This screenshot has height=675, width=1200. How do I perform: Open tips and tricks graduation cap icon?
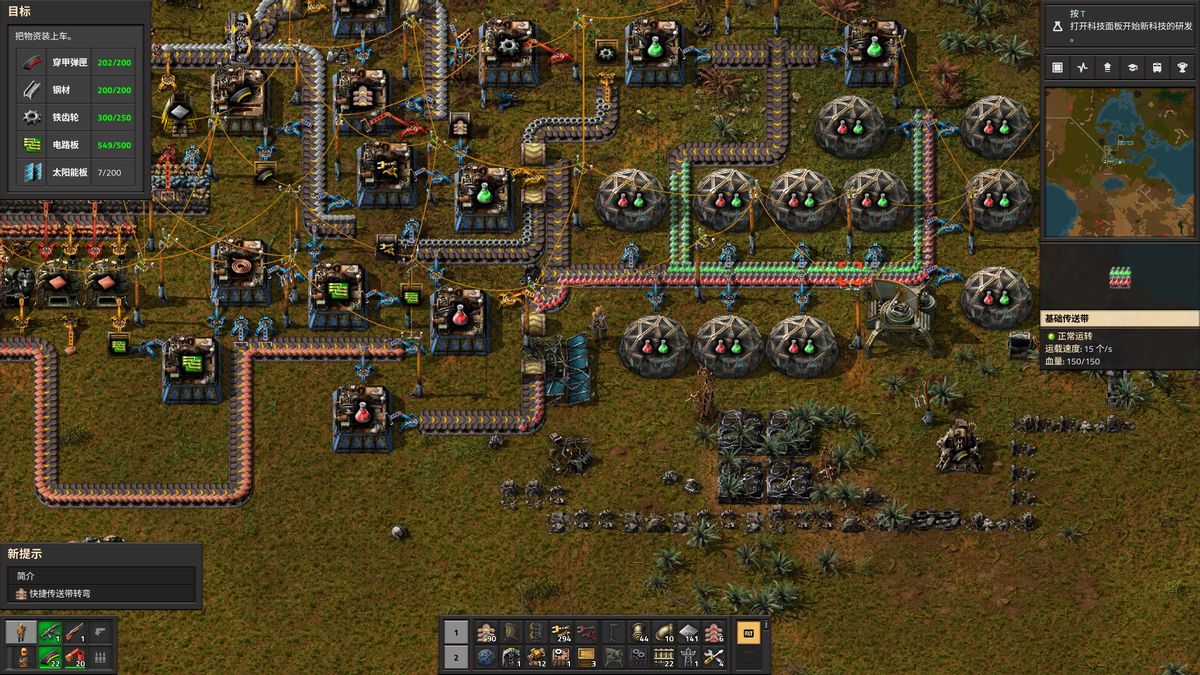click(x=1132, y=67)
